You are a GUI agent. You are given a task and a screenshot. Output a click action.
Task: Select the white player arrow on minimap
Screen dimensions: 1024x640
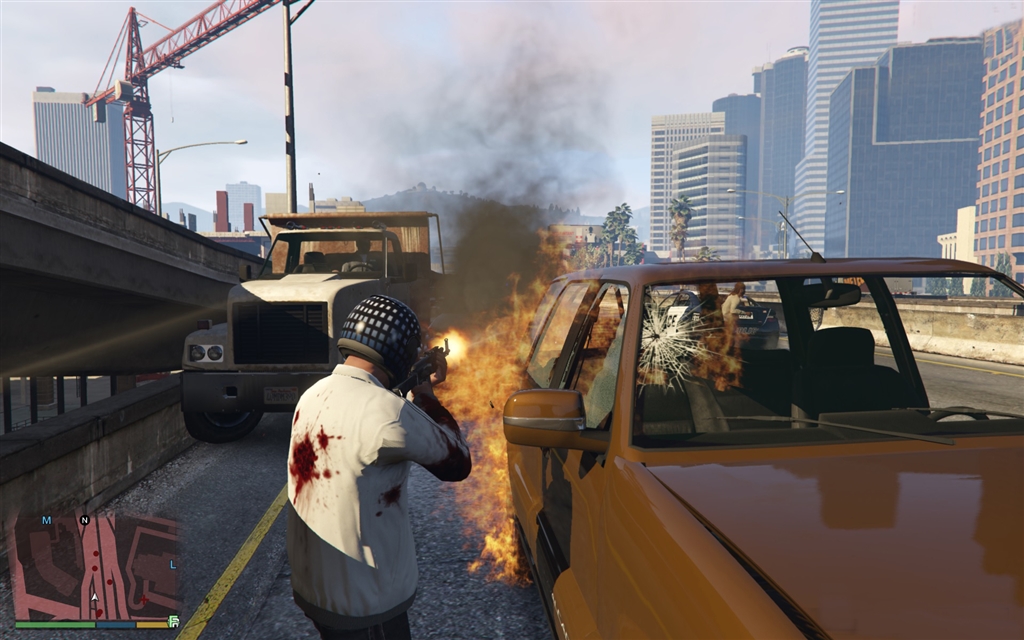pyautogui.click(x=95, y=597)
